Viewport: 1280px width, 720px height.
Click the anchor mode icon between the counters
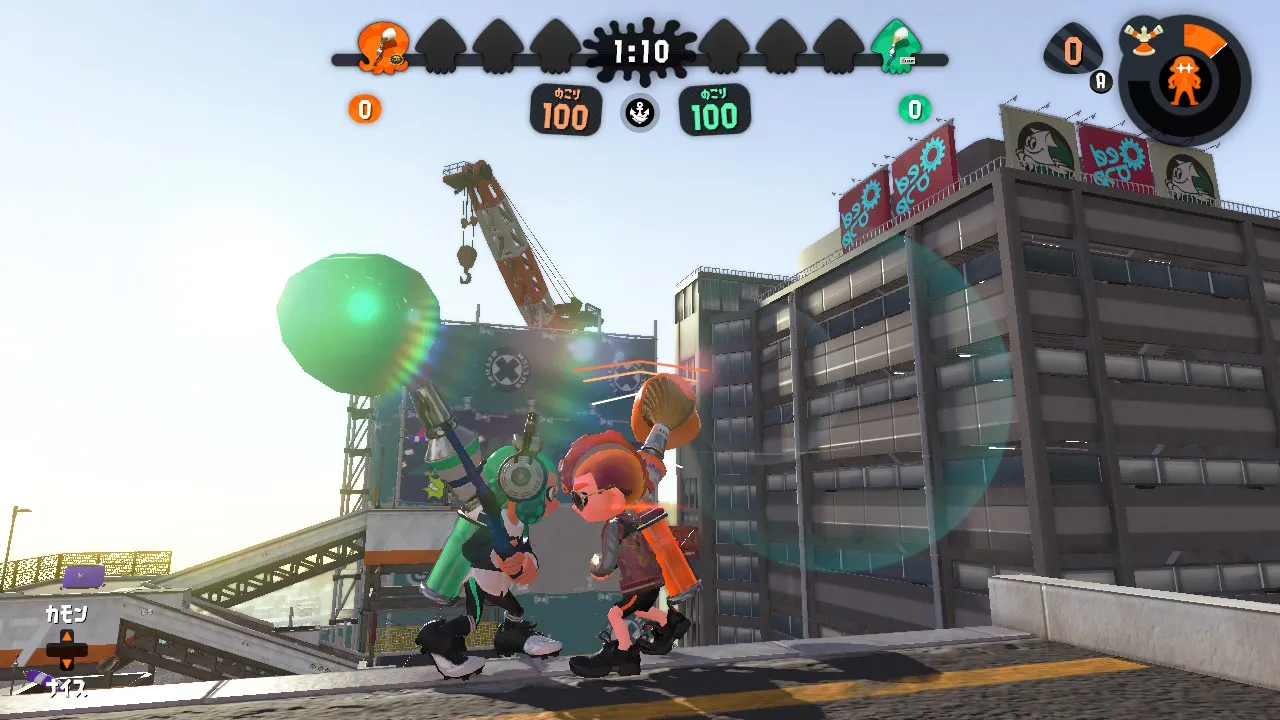(x=640, y=113)
